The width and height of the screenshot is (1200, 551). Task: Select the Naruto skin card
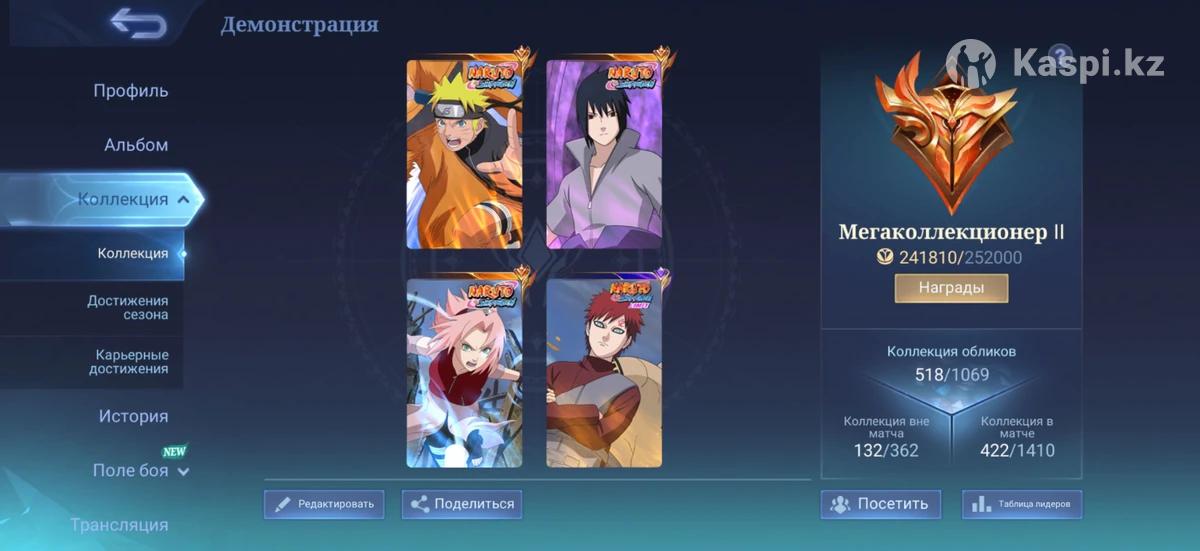(464, 154)
